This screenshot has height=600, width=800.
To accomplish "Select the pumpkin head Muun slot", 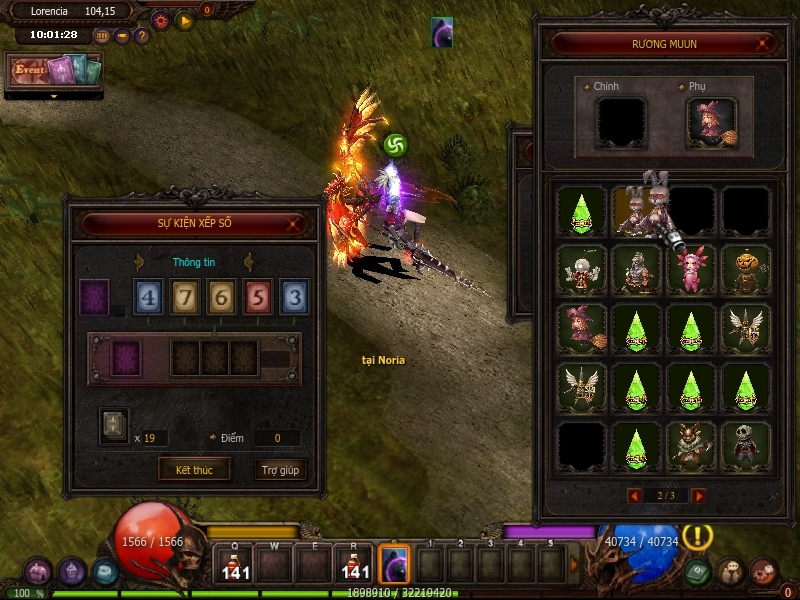I will pos(746,270).
